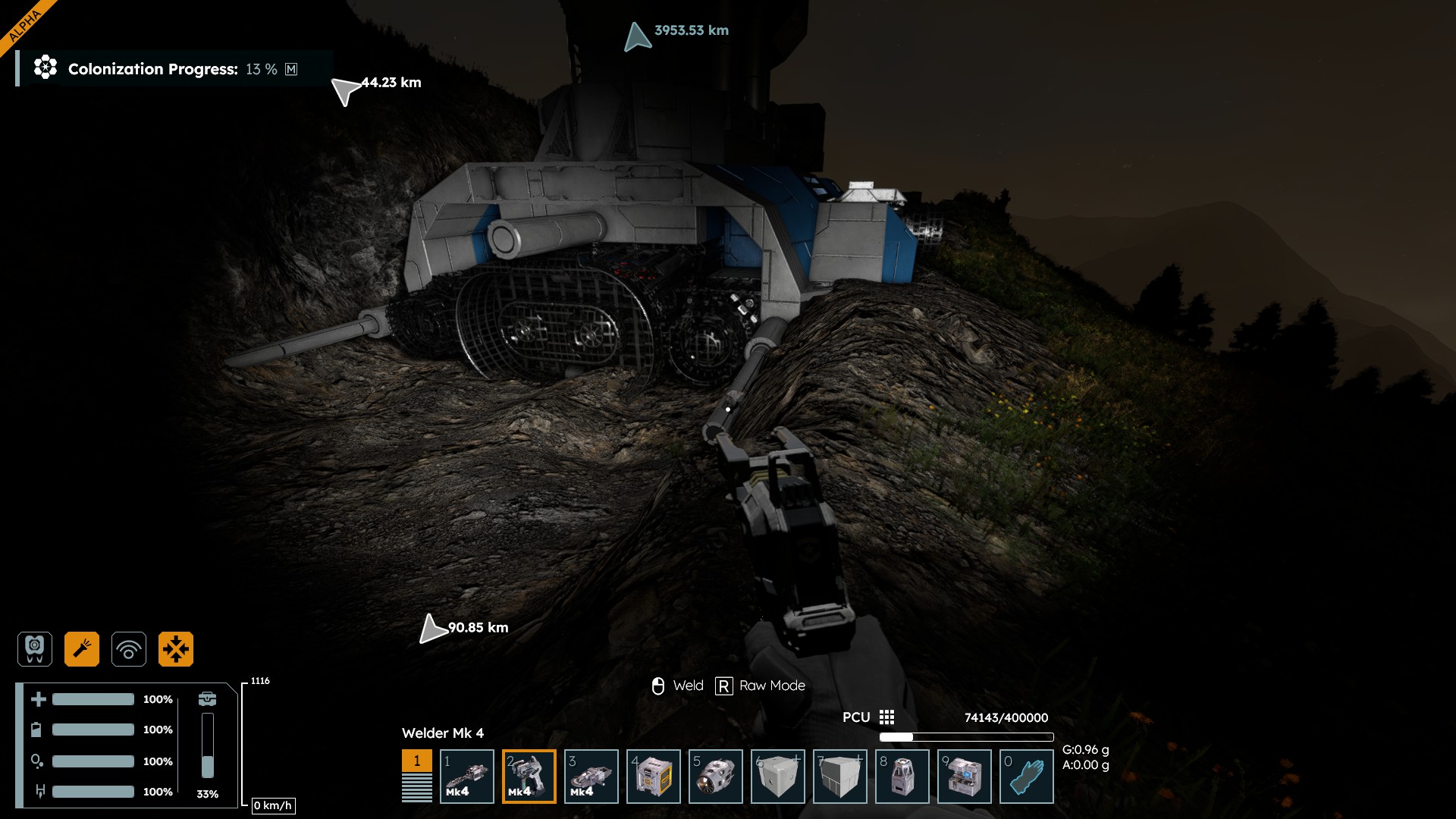Select the armor cube in slot 6

point(778,776)
